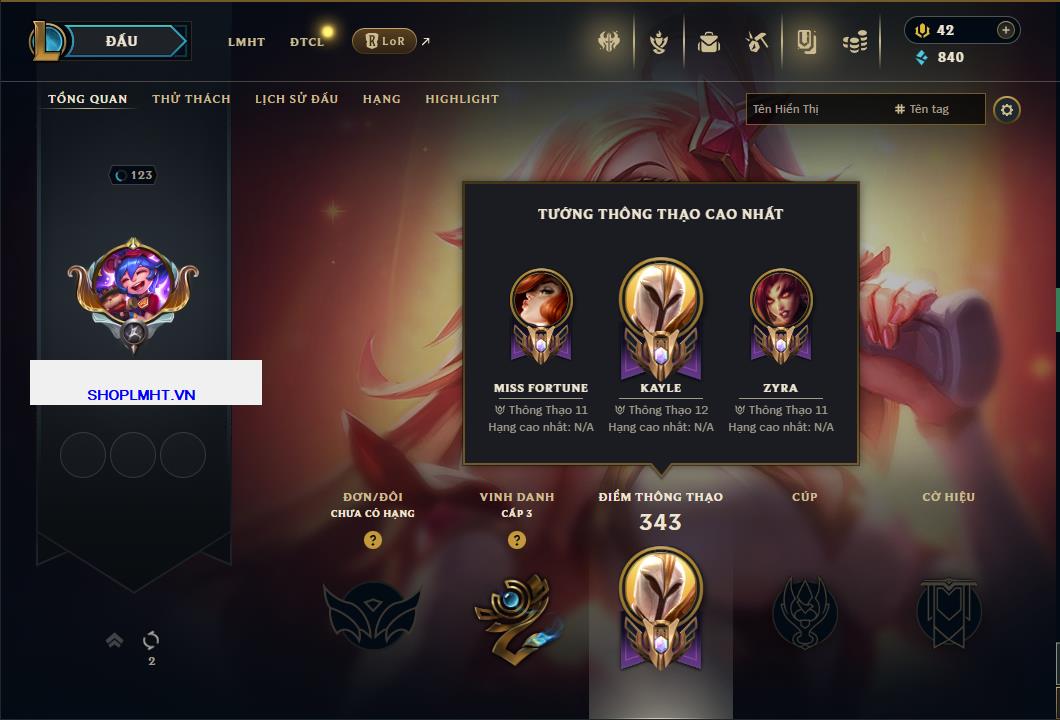Open profile settings gear icon
This screenshot has width=1060, height=720.
[x=1007, y=109]
